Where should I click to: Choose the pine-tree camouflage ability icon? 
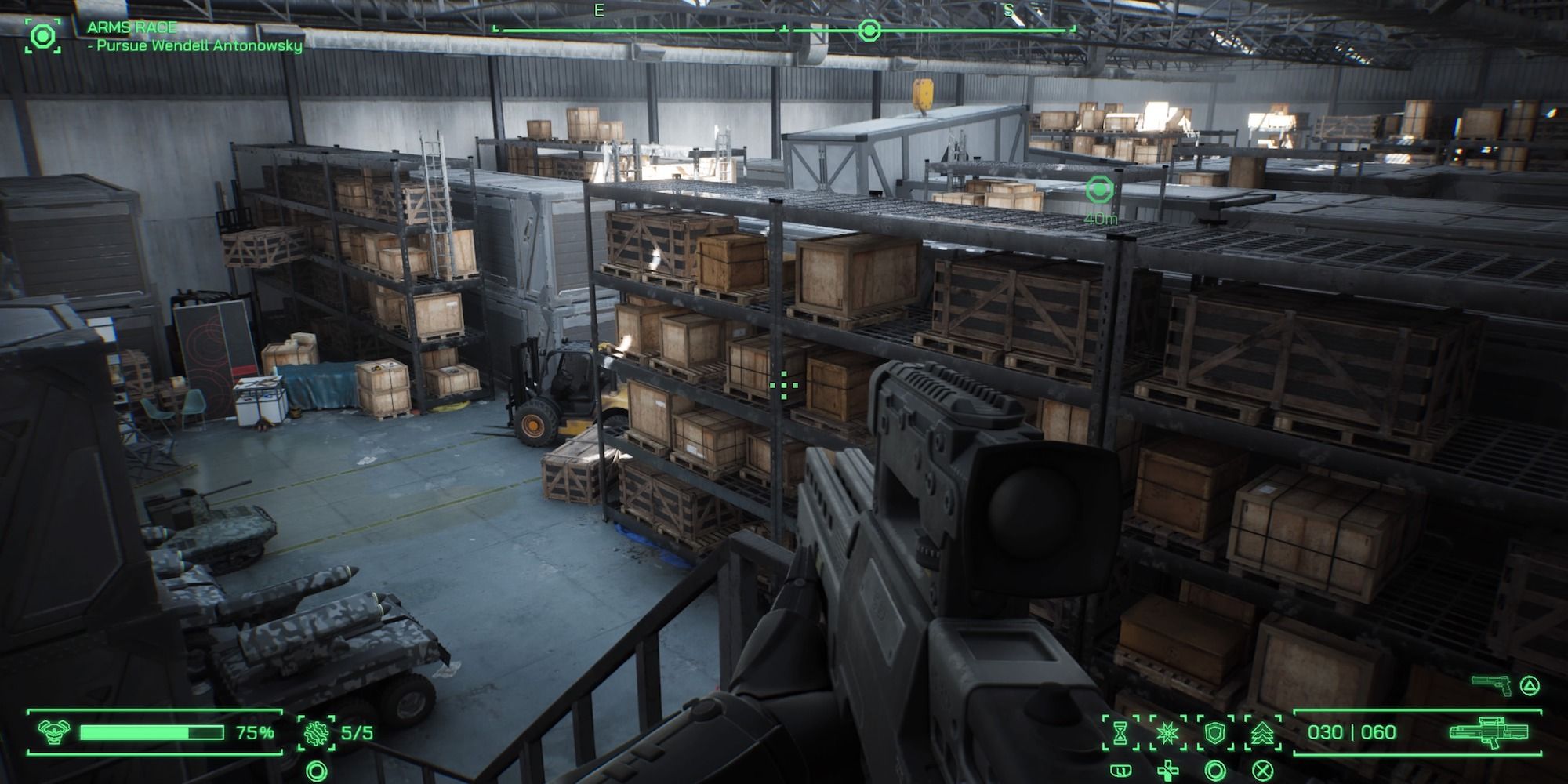[x=1263, y=735]
